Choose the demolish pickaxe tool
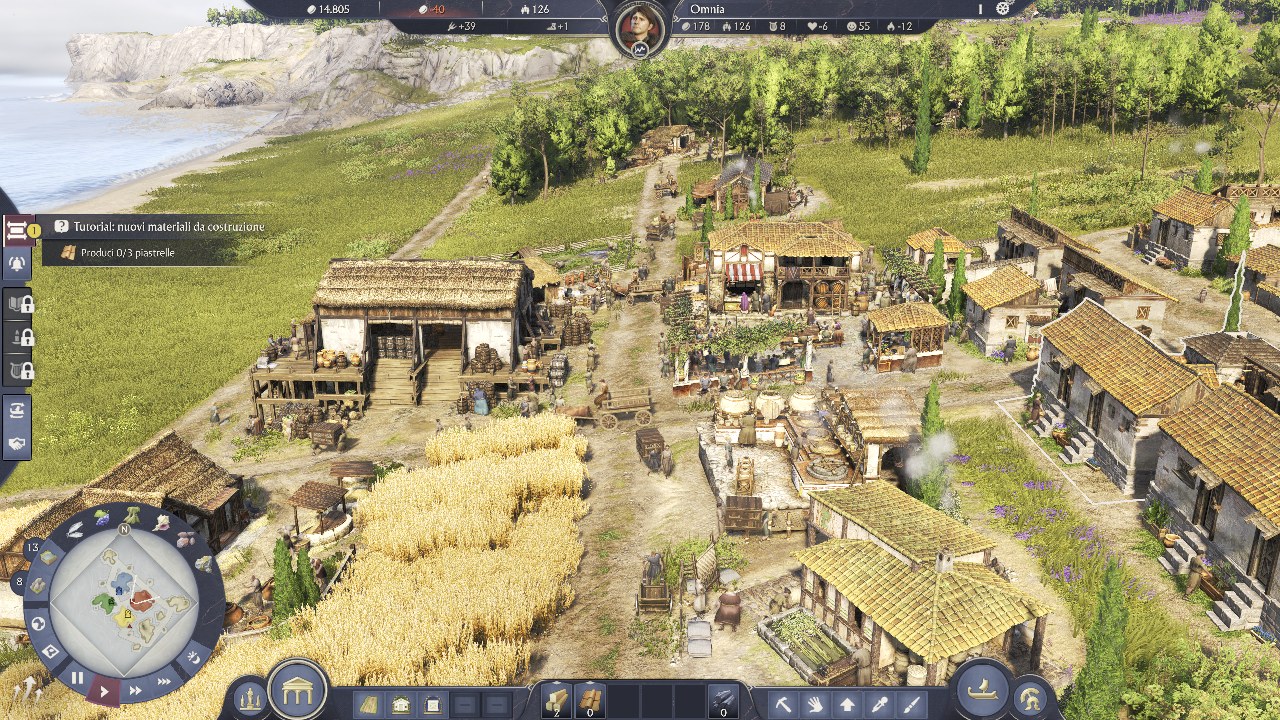 784,704
